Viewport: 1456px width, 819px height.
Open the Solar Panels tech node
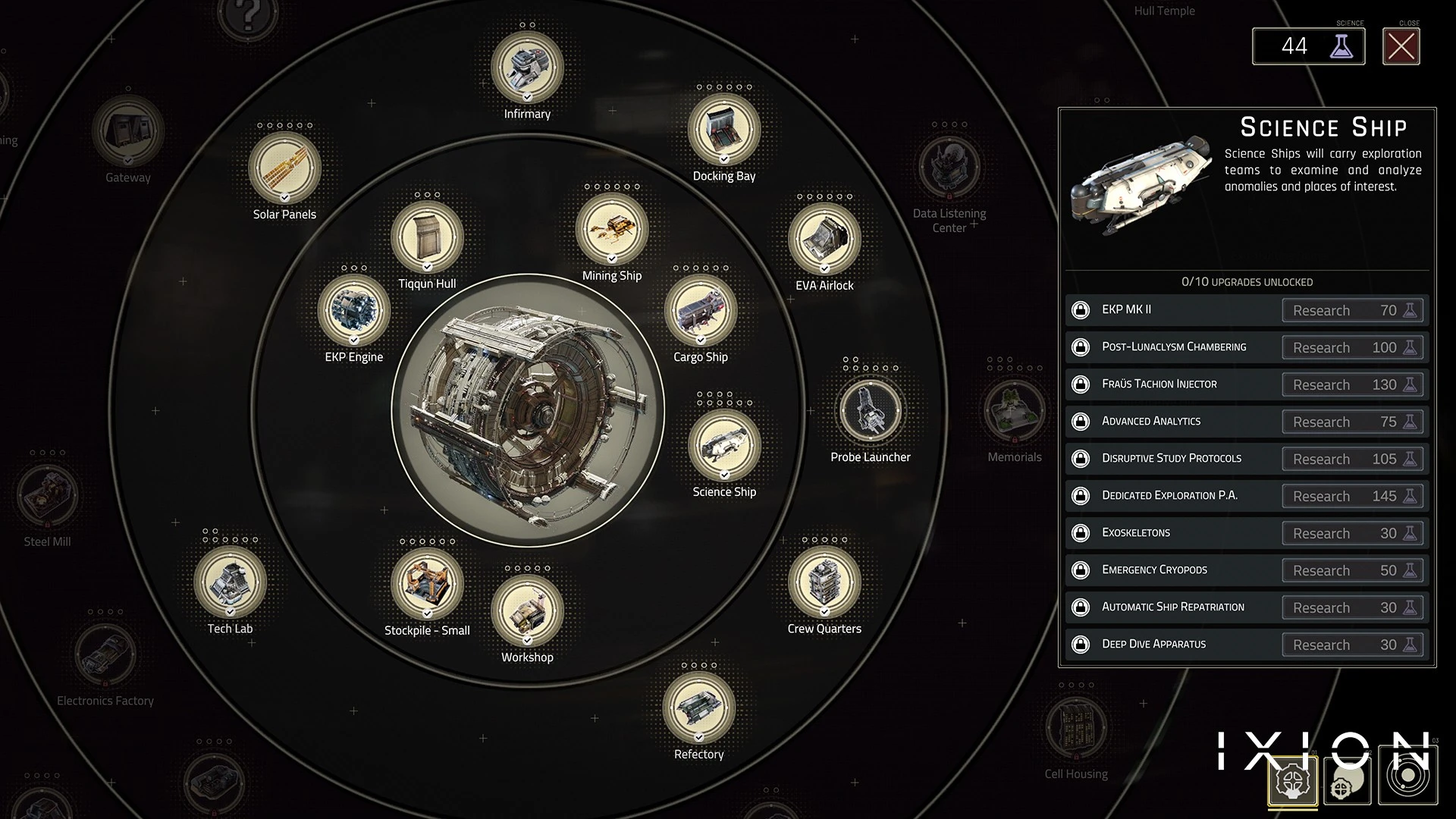[x=284, y=168]
